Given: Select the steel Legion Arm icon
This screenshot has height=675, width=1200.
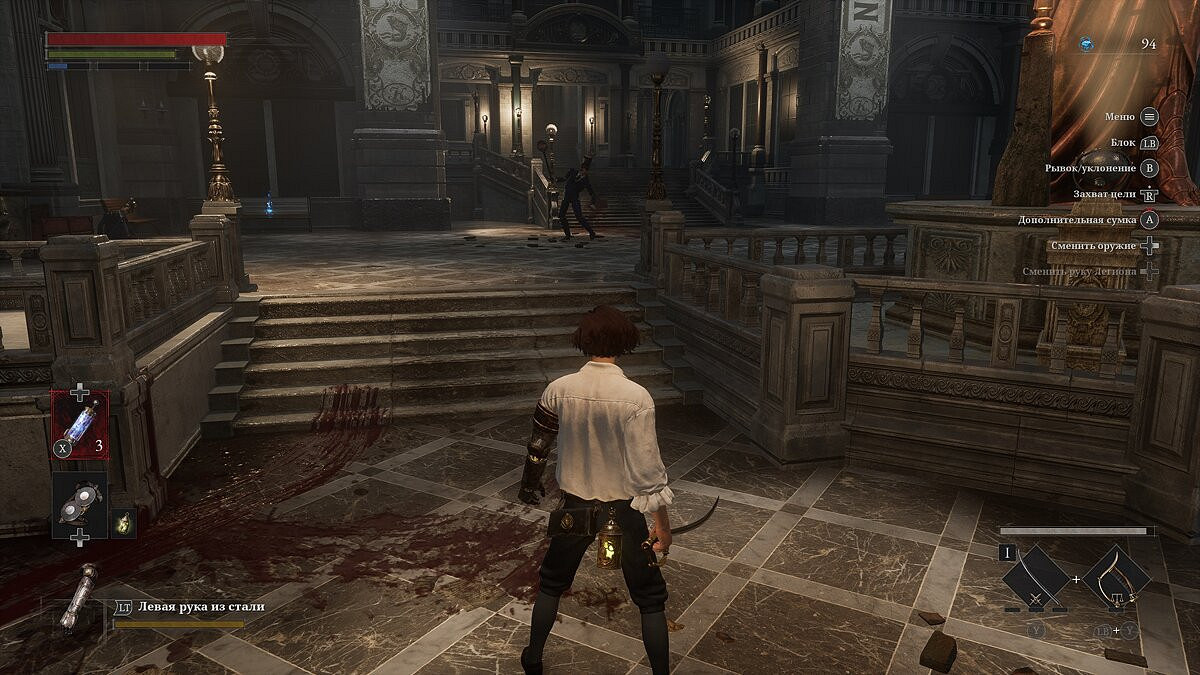Looking at the screenshot, I should tap(76, 598).
